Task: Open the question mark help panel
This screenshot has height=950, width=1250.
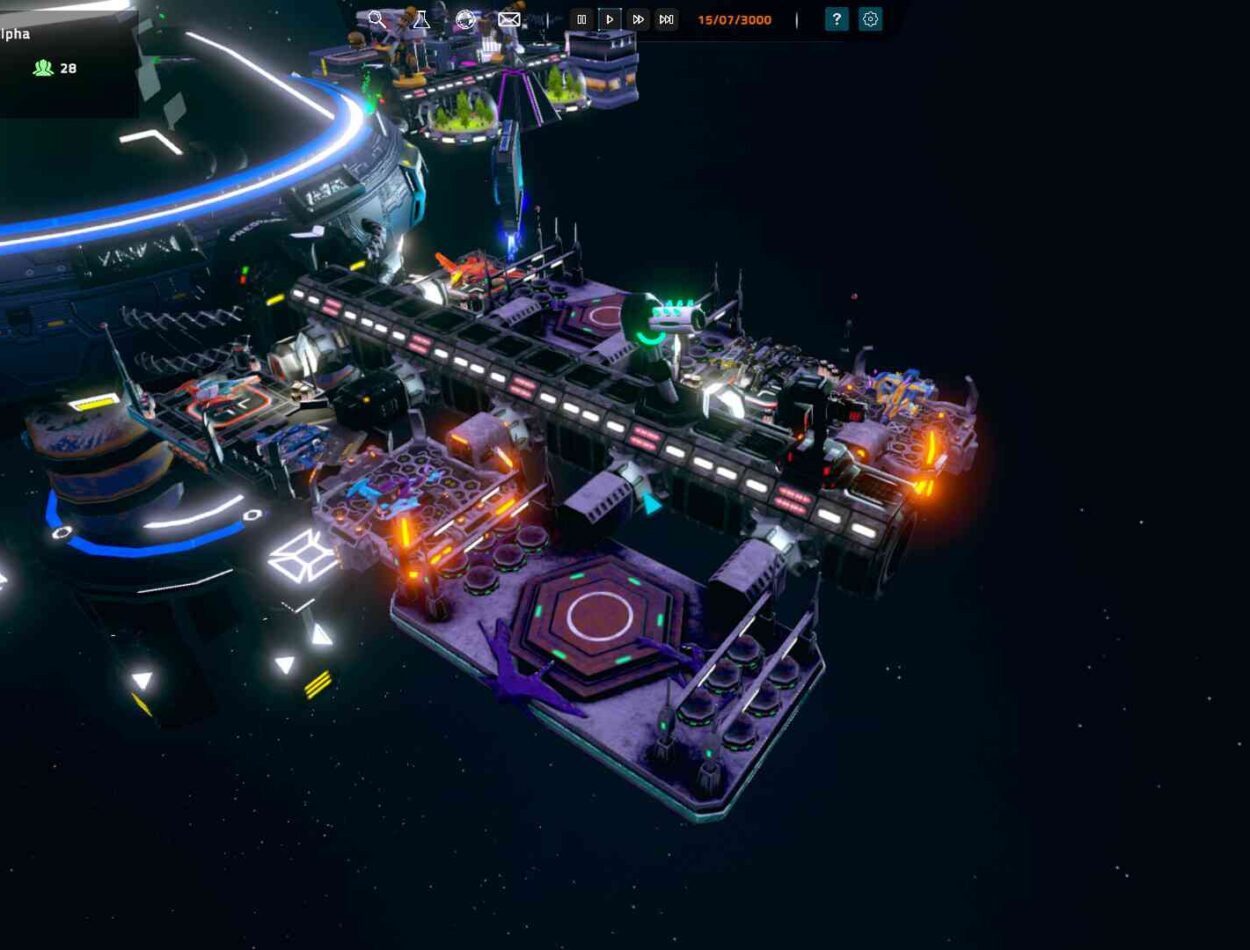Action: point(837,19)
